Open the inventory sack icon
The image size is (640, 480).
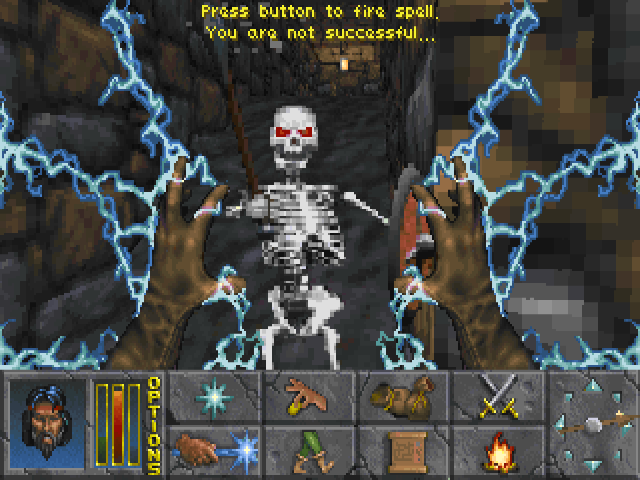[x=399, y=395]
